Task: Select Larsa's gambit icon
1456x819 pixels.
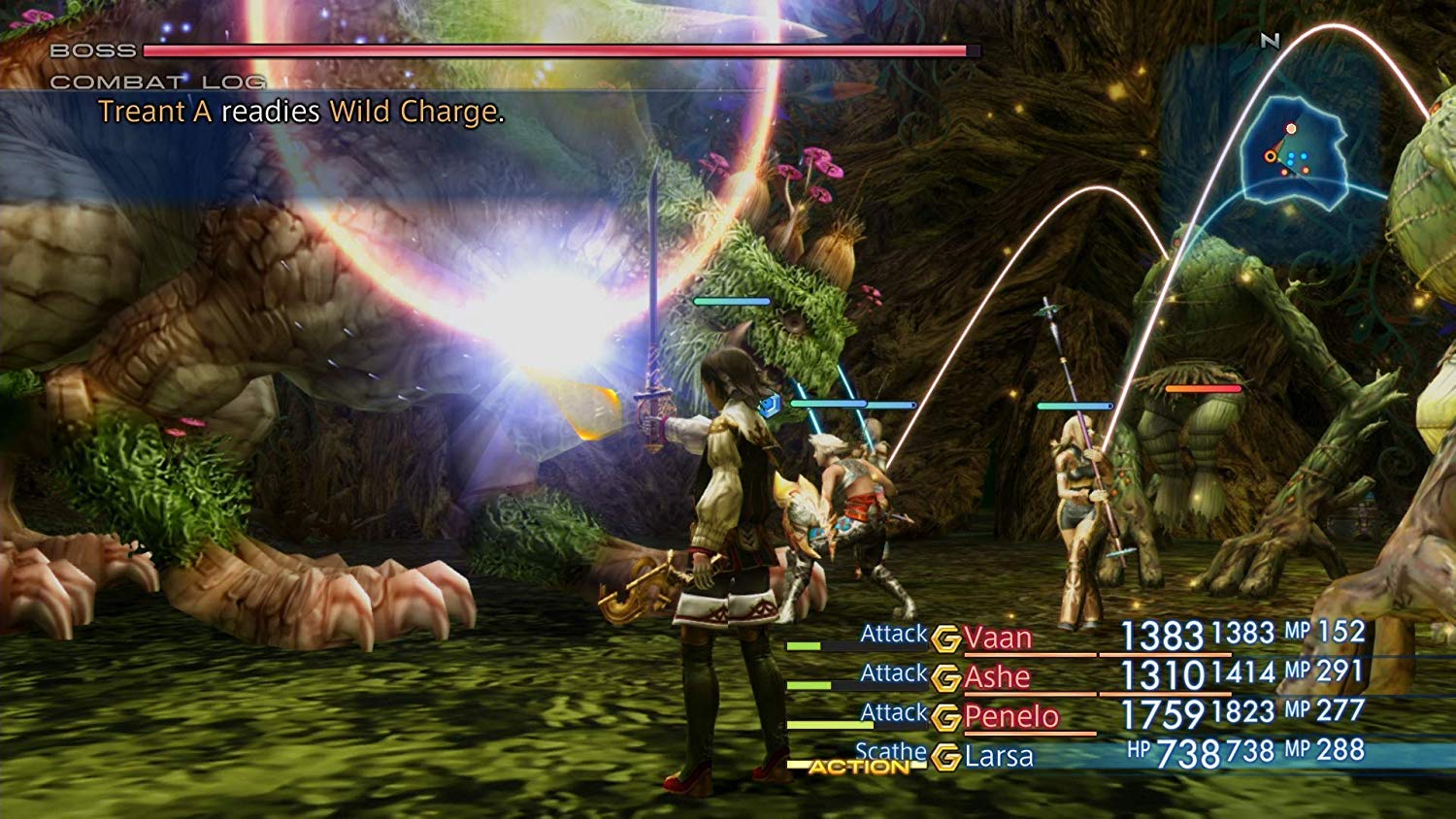Action: tap(946, 754)
